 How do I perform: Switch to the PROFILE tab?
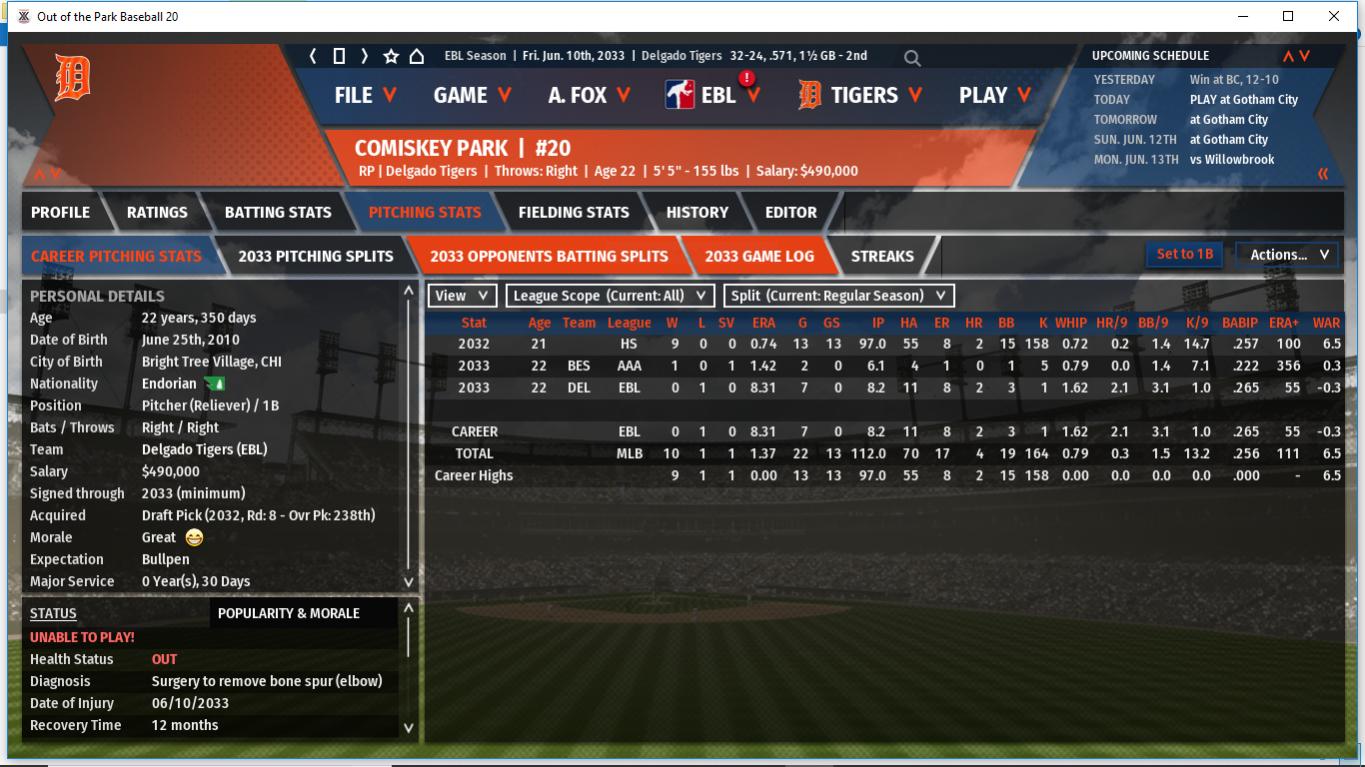click(60, 212)
